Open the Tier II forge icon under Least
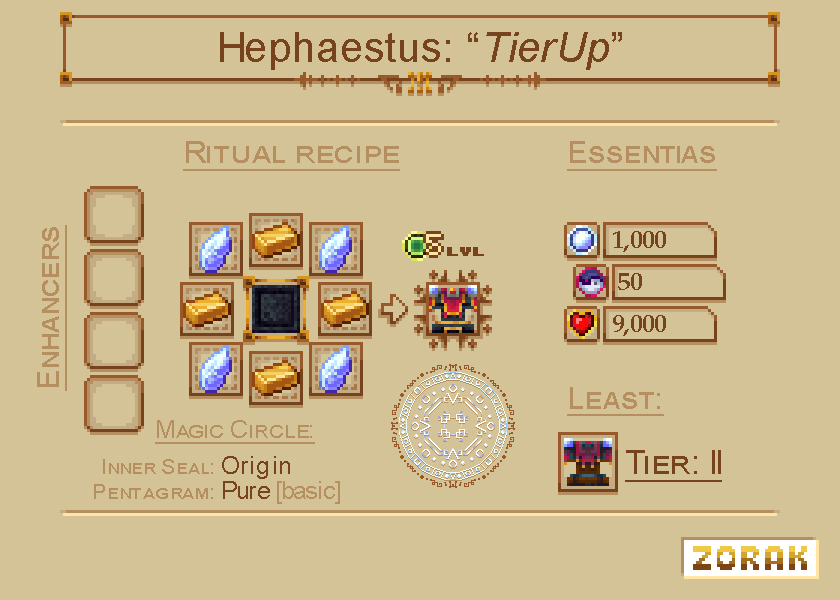This screenshot has height=600, width=840. [x=588, y=463]
